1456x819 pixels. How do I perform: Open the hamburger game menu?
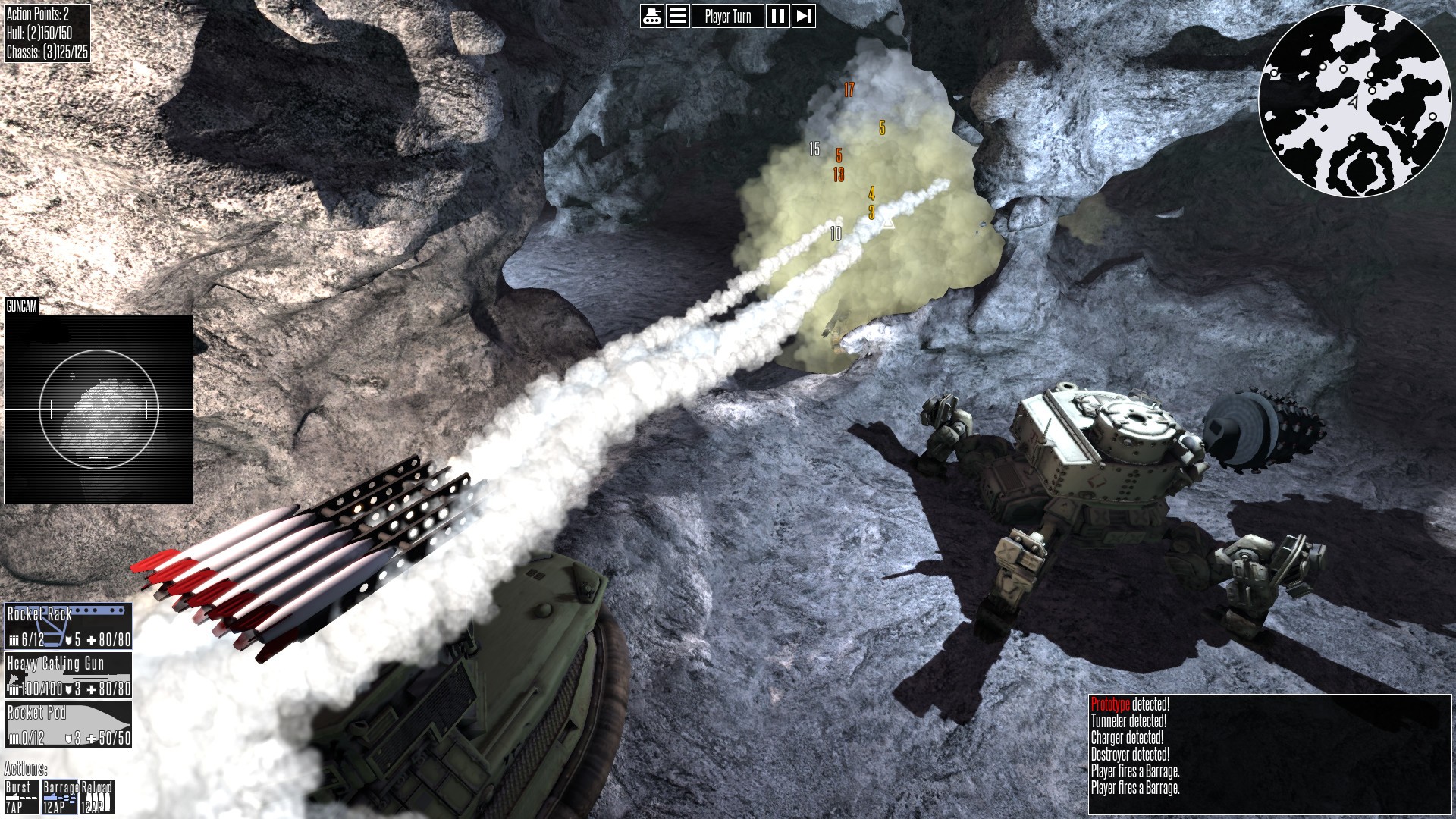coord(679,16)
